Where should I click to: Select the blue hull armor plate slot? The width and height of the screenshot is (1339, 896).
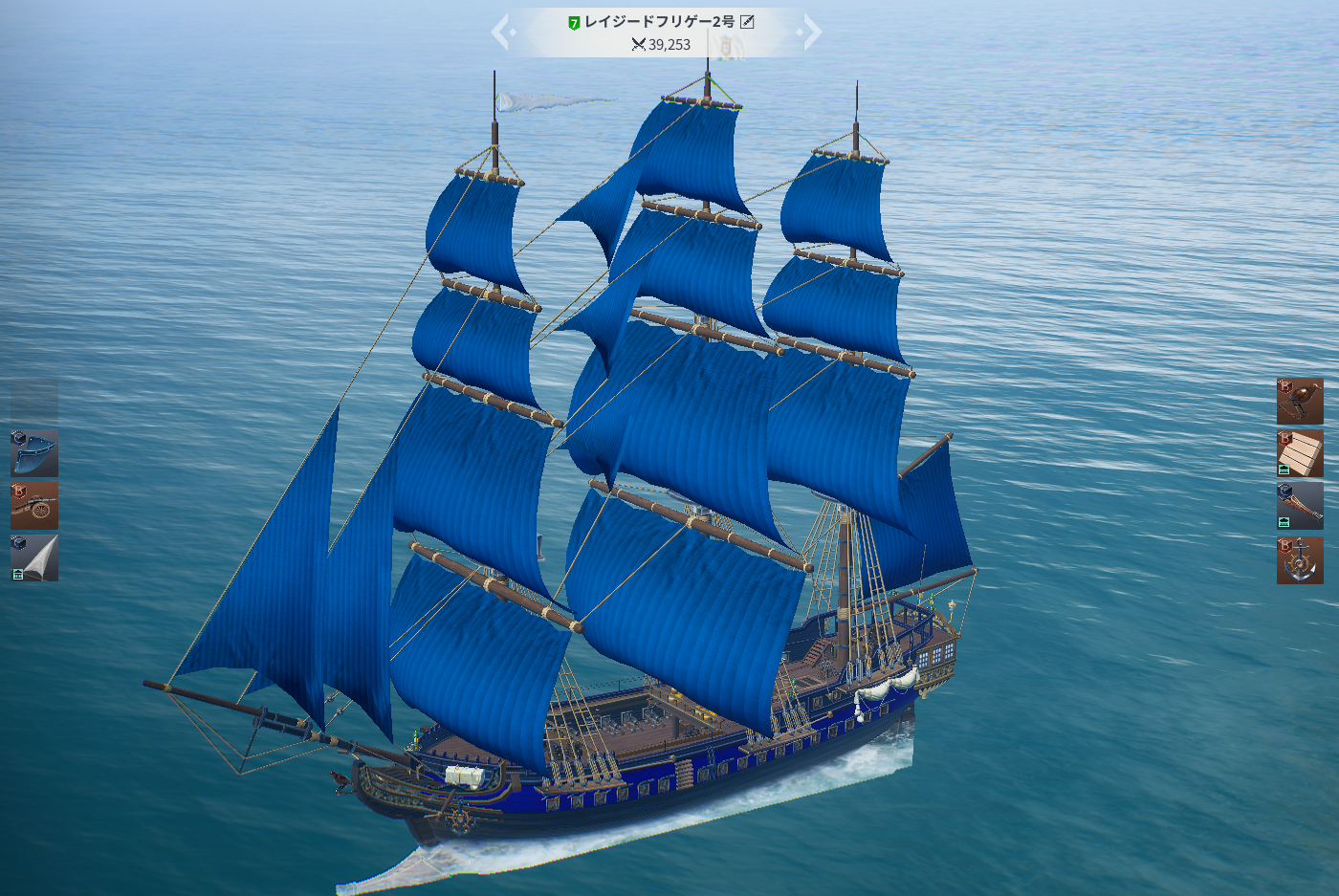coord(34,453)
